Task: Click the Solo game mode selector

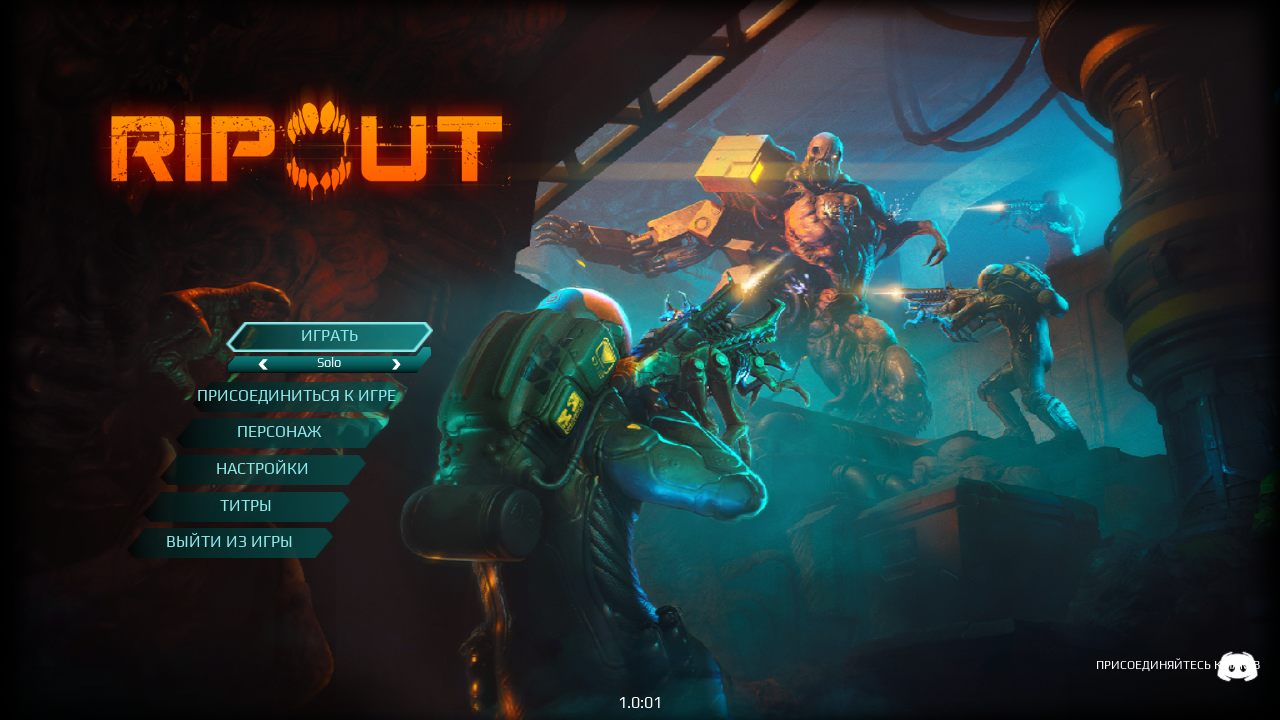Action: click(x=329, y=363)
